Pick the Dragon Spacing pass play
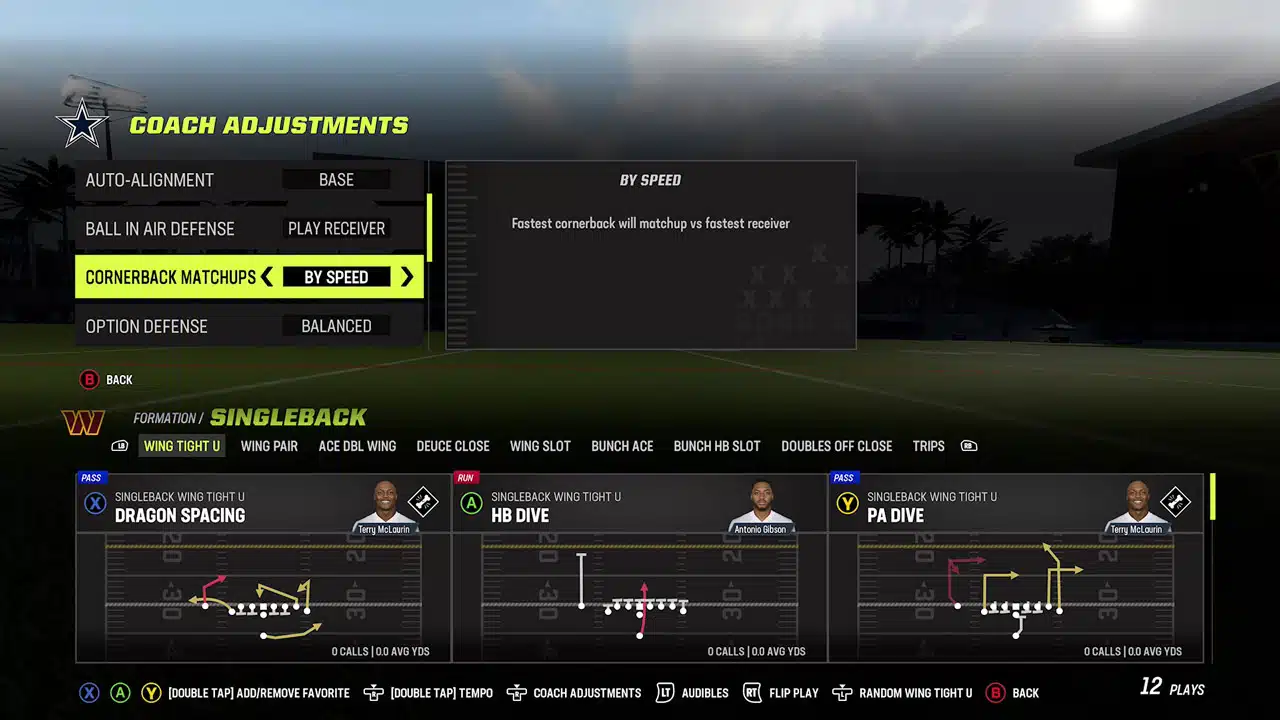This screenshot has height=720, width=1280. [263, 567]
